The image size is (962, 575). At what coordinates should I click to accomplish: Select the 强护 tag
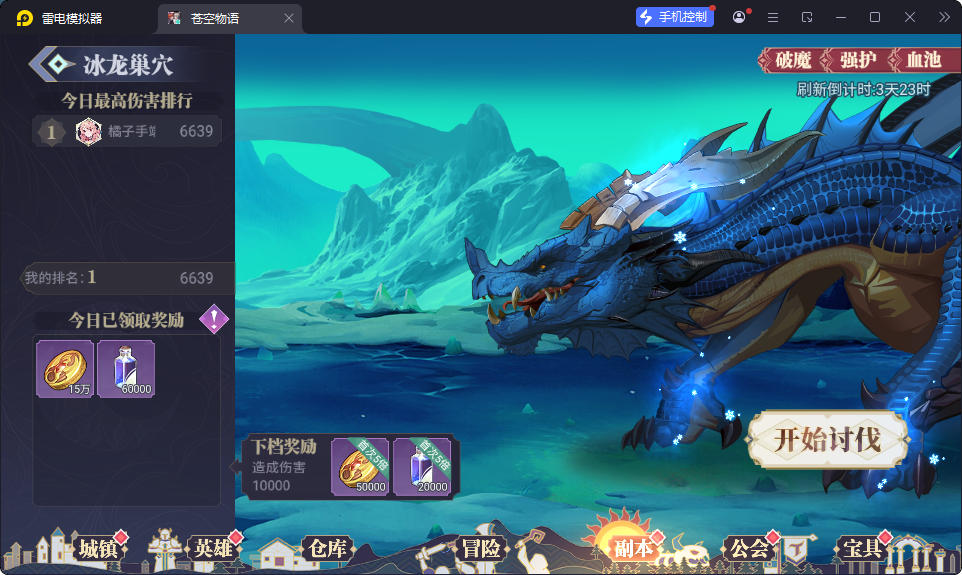(x=858, y=60)
